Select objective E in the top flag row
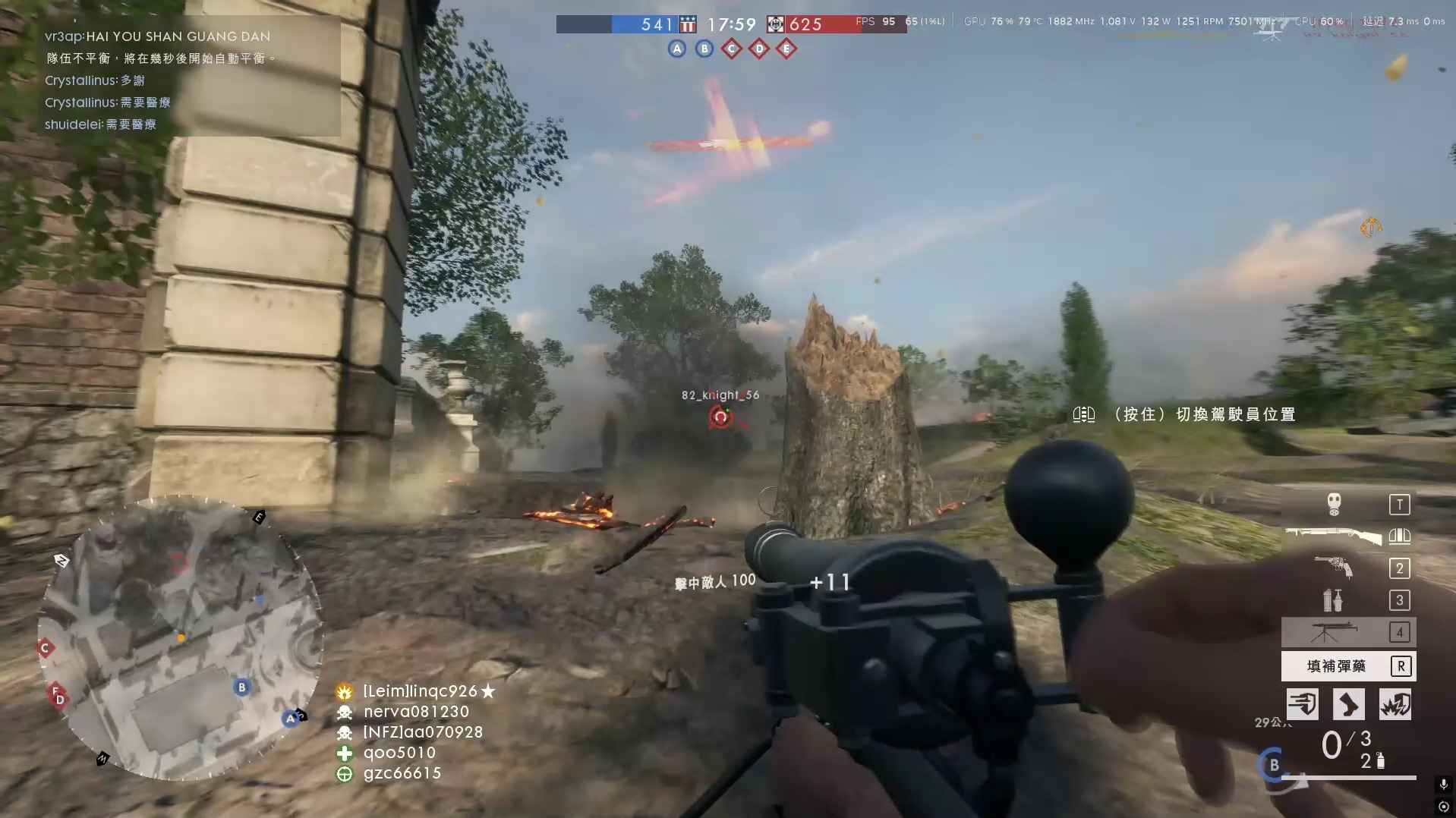1456x818 pixels. pyautogui.click(x=786, y=49)
